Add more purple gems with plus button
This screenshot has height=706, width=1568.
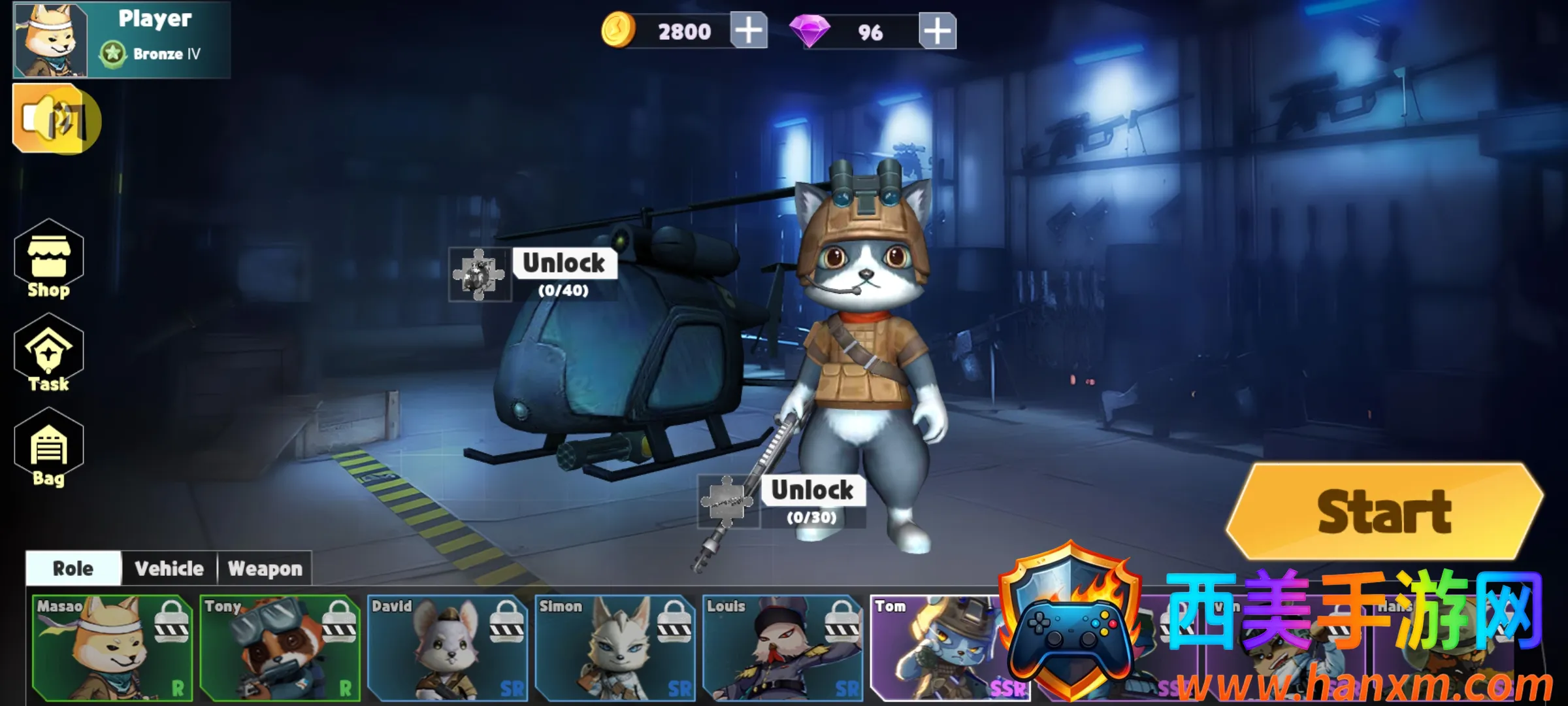(937, 31)
